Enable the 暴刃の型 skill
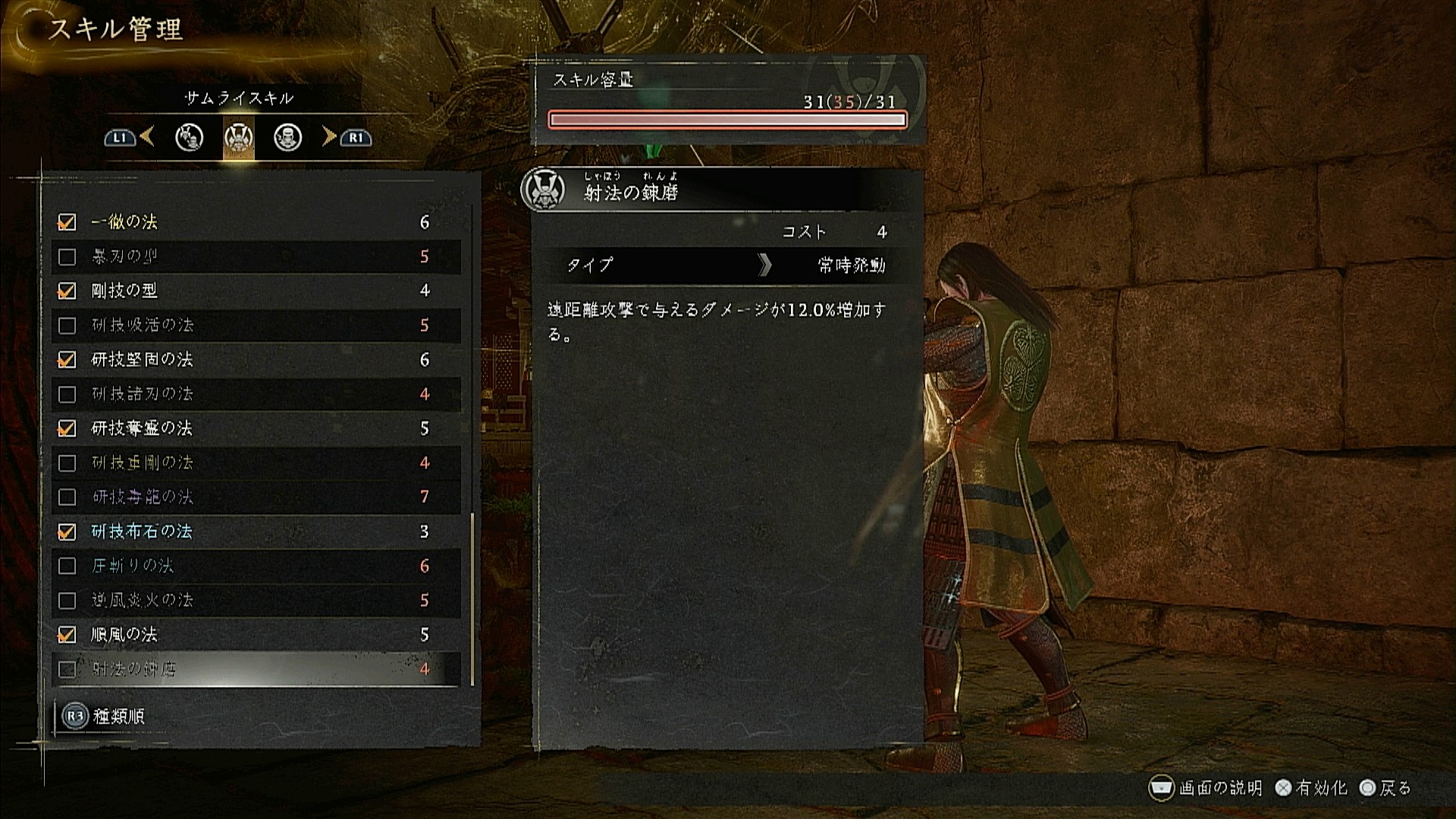The image size is (1456, 819). (67, 257)
